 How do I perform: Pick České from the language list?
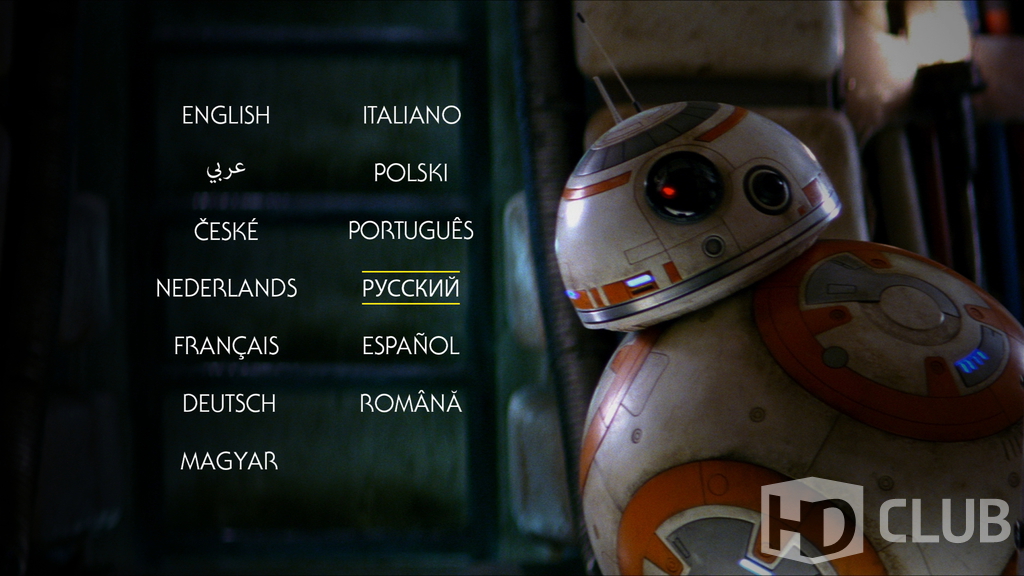point(226,232)
